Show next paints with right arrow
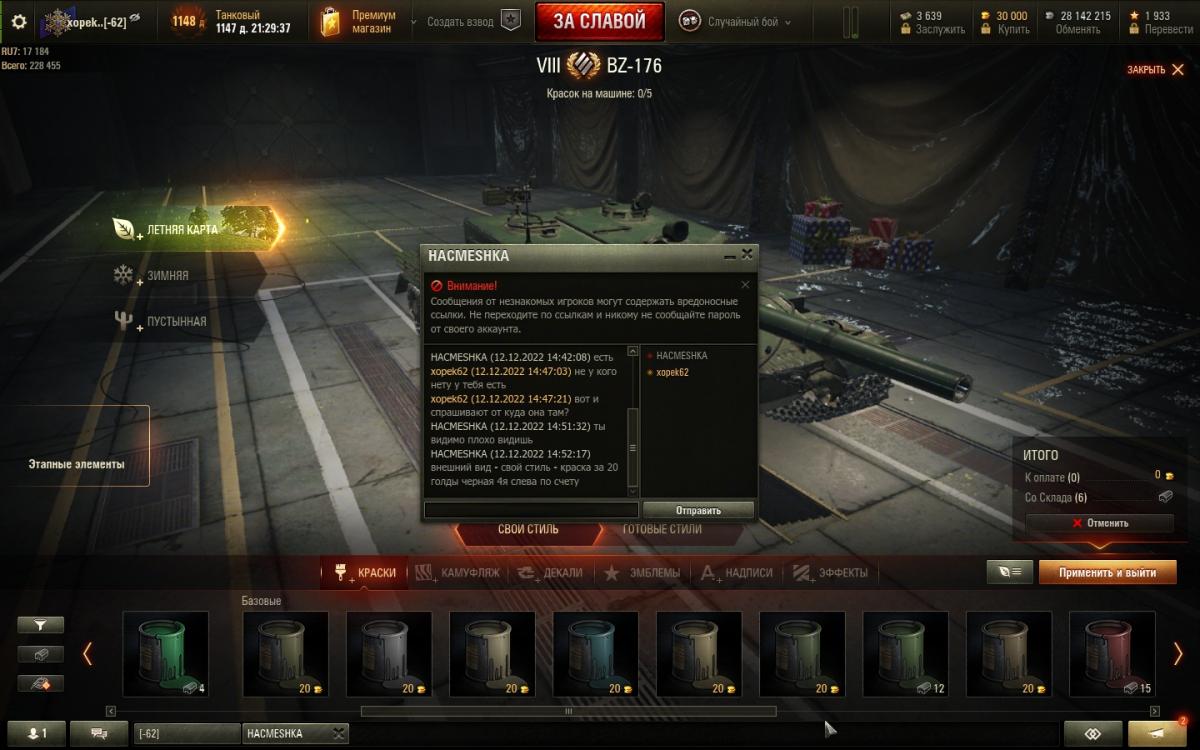This screenshot has height=750, width=1200. point(1178,654)
